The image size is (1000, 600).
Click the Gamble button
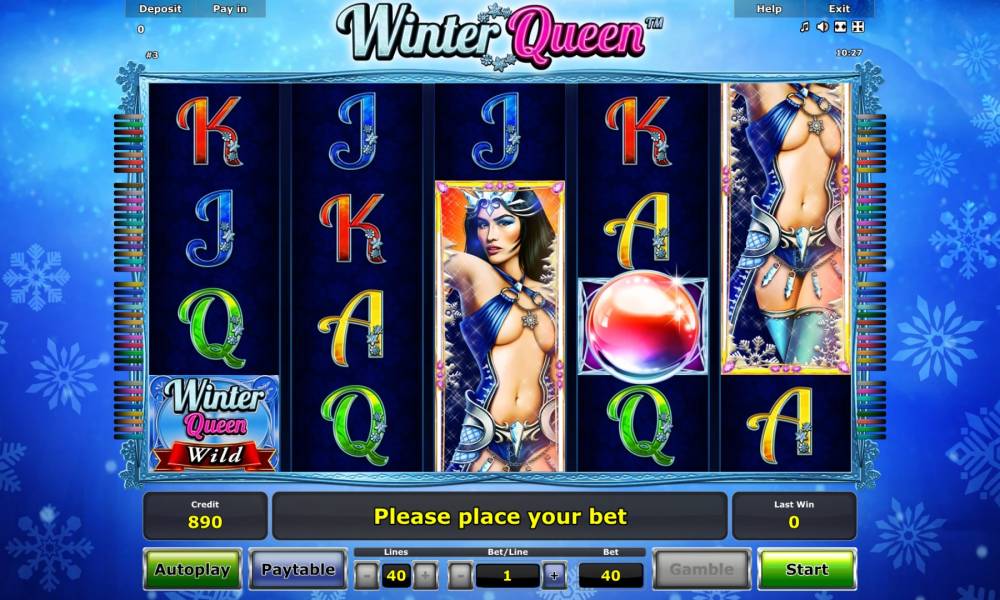pyautogui.click(x=701, y=569)
